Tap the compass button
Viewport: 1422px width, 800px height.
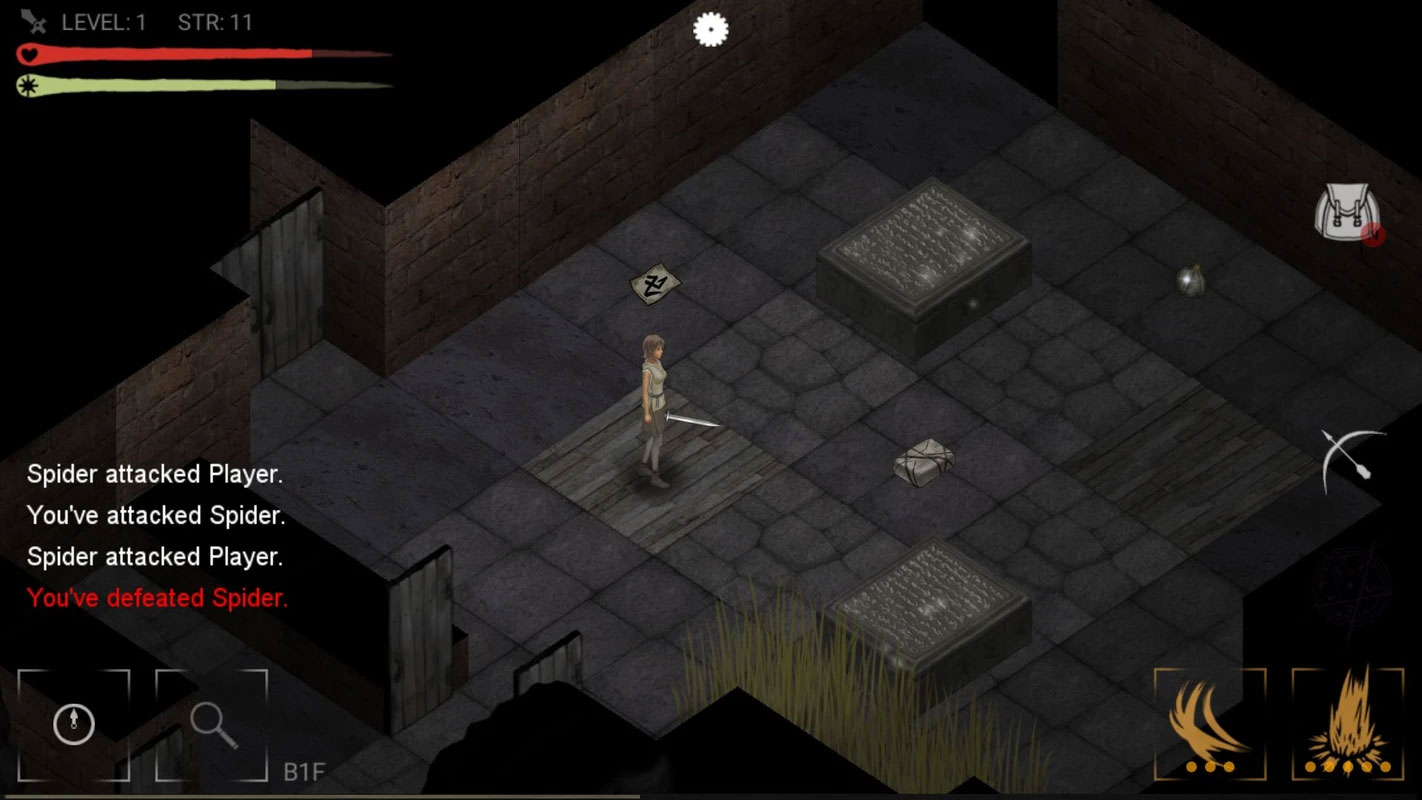pyautogui.click(x=74, y=724)
